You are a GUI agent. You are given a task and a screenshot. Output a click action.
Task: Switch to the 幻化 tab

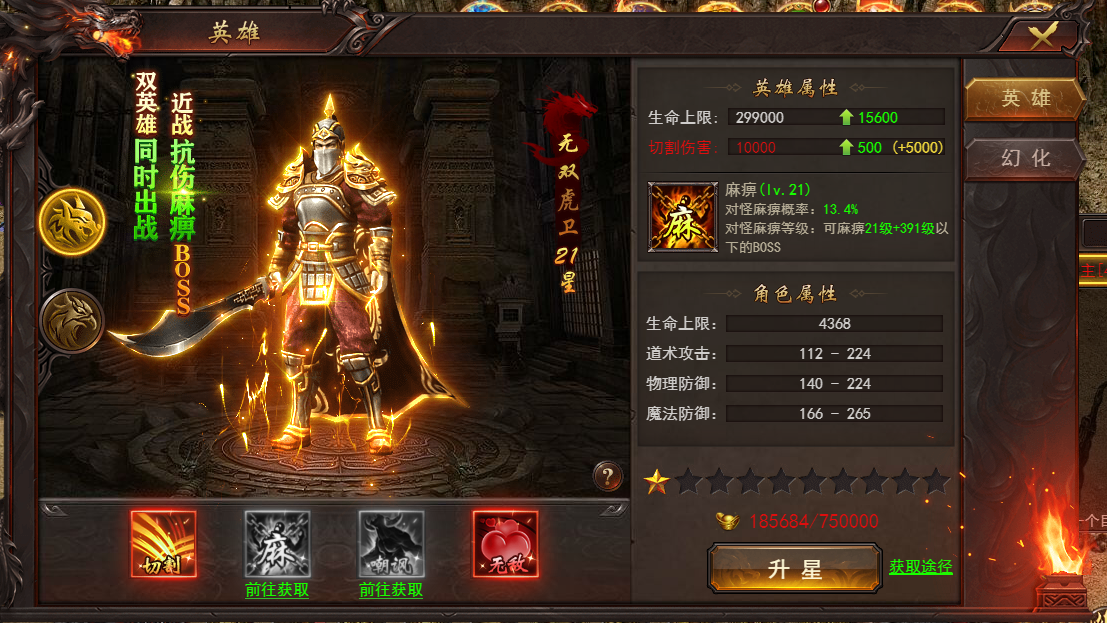click(x=1025, y=158)
